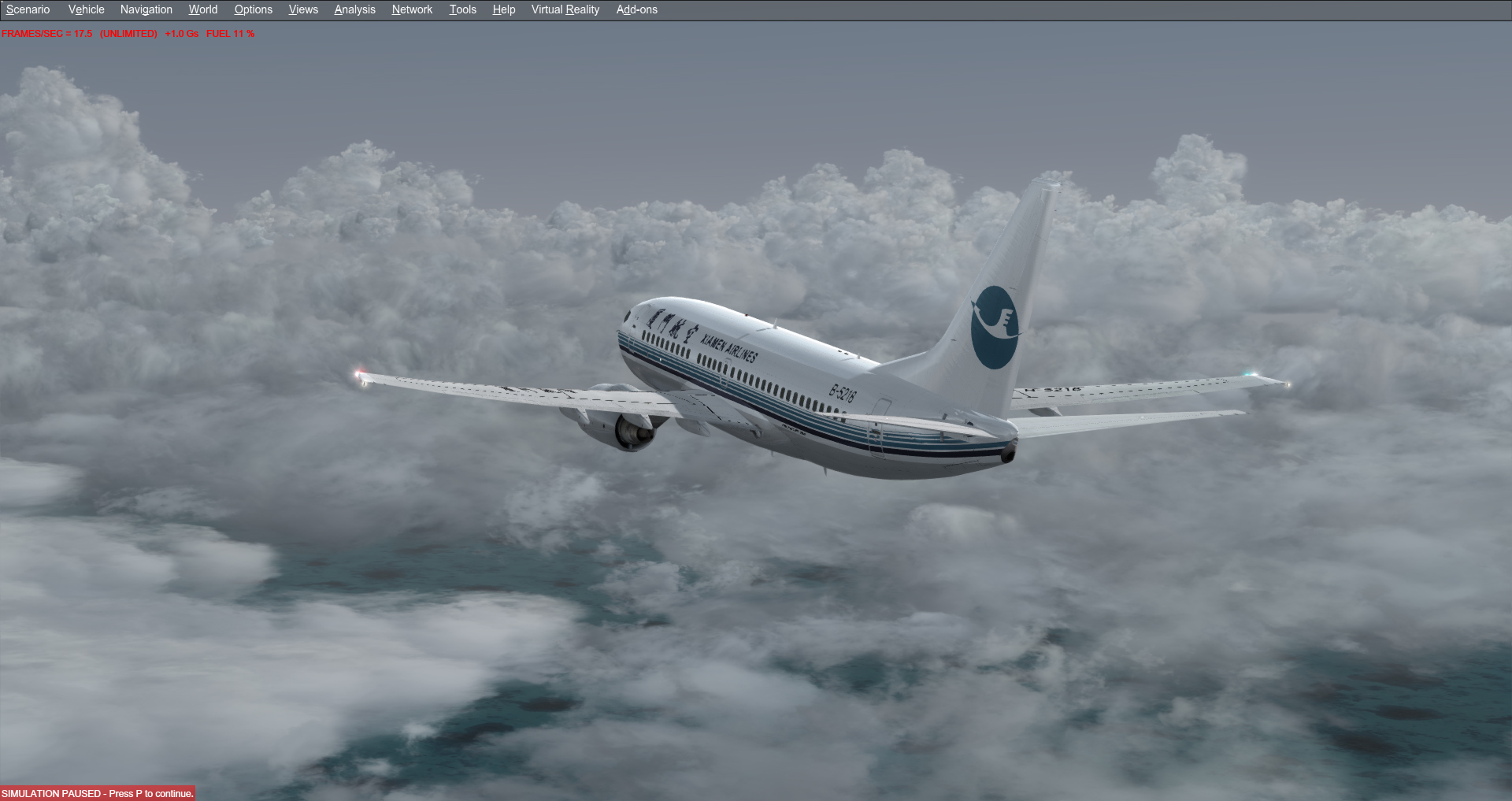1512x801 pixels.
Task: Open the World menu
Action: (x=202, y=9)
